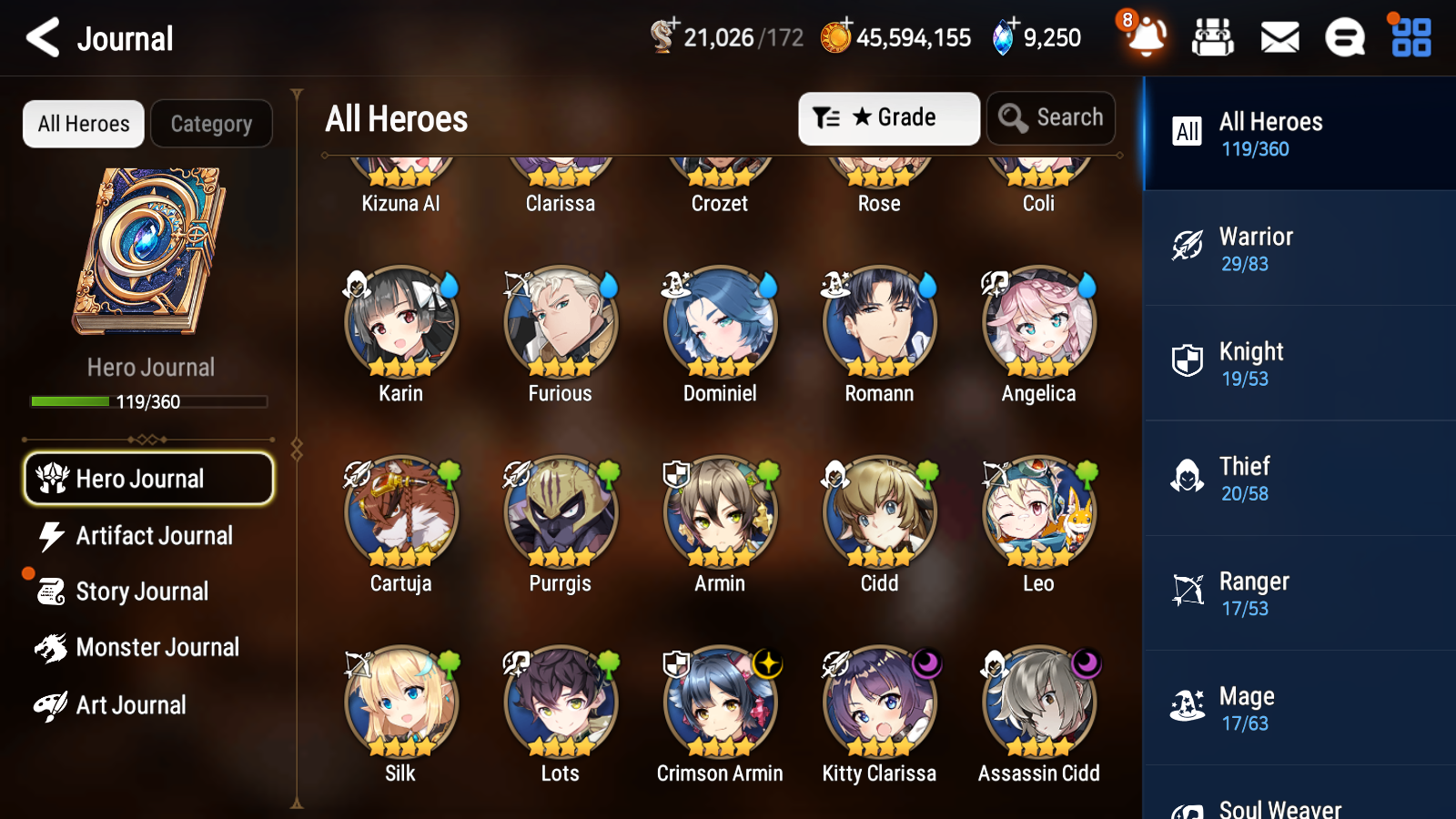The height and width of the screenshot is (819, 1456).
Task: Open the main menu grid icon
Action: (x=1409, y=37)
